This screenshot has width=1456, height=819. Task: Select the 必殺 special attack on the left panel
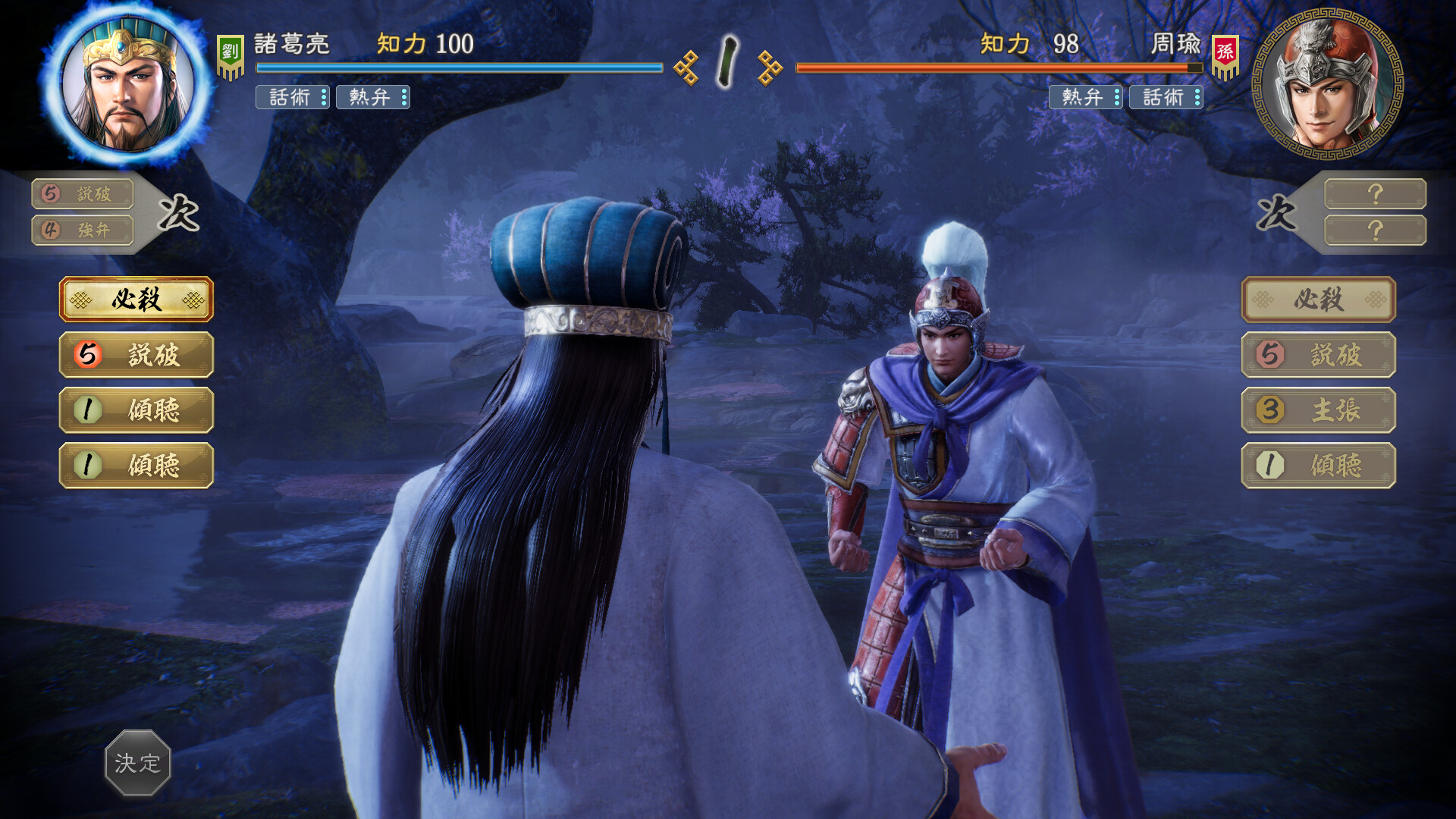click(x=136, y=300)
